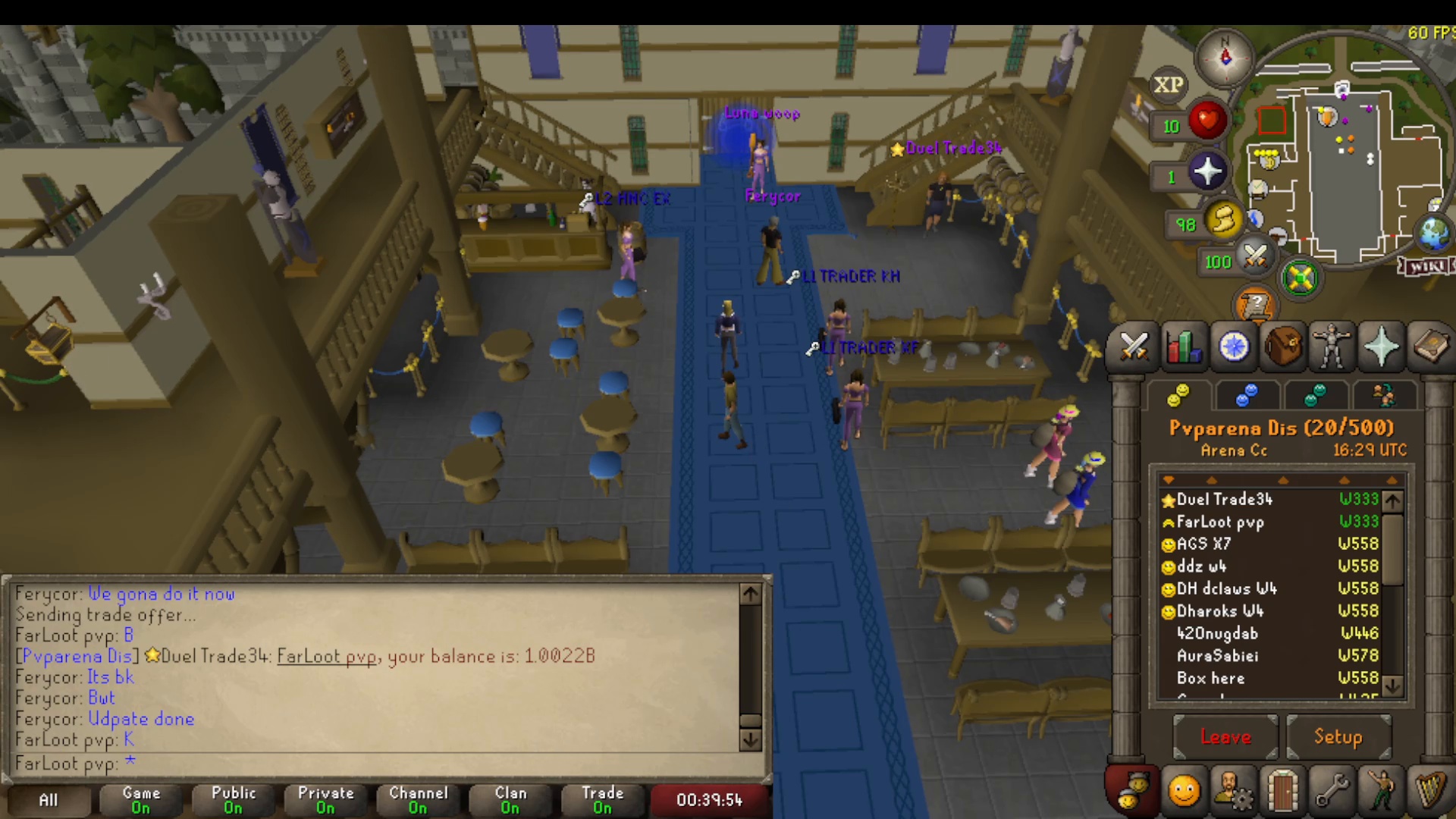Select the All chat tab
The height and width of the screenshot is (819, 1456).
(47, 799)
